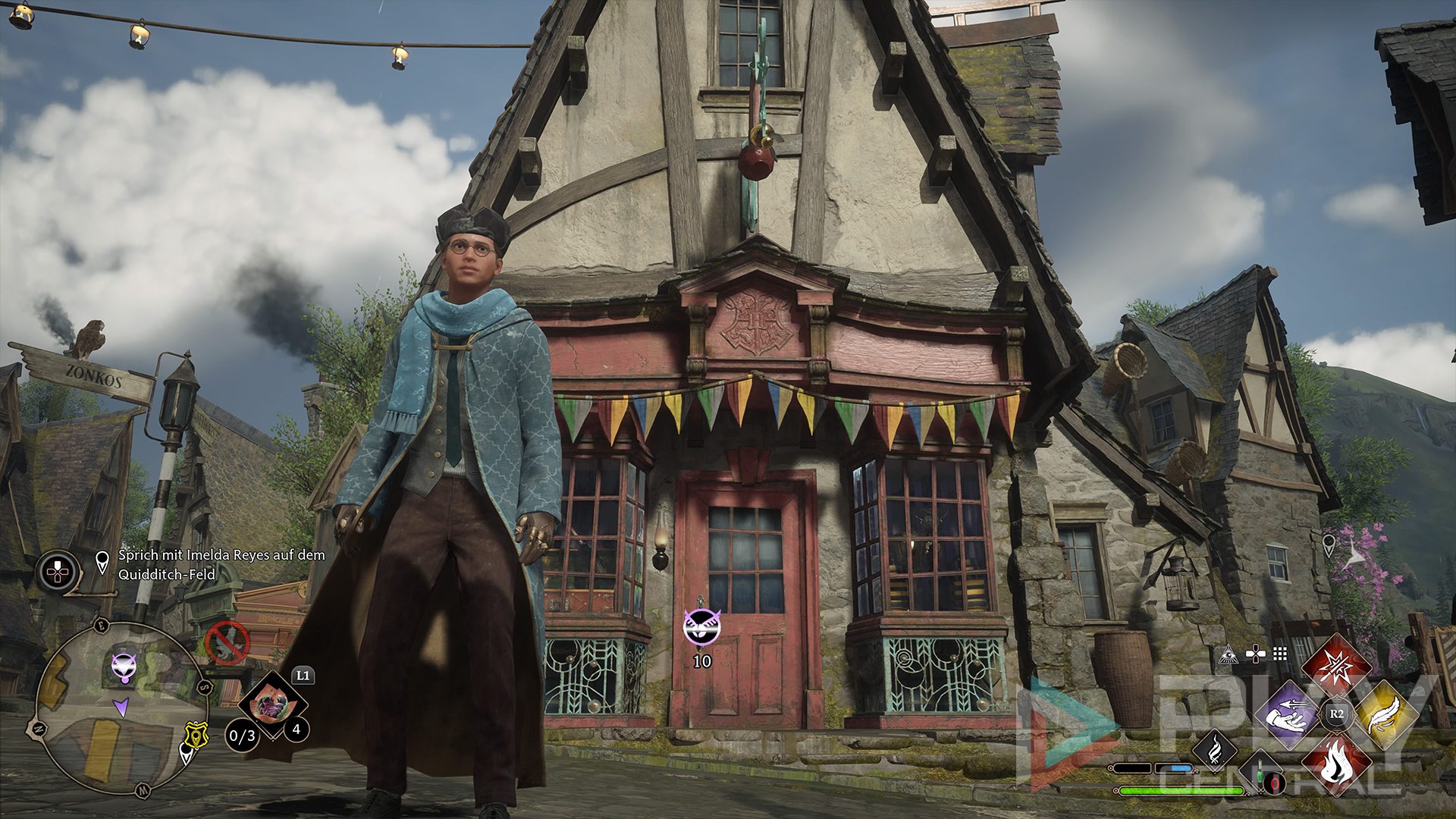Image resolution: width=1456 pixels, height=819 pixels.
Task: Click the purple shop marker with number 10
Action: [x=698, y=626]
